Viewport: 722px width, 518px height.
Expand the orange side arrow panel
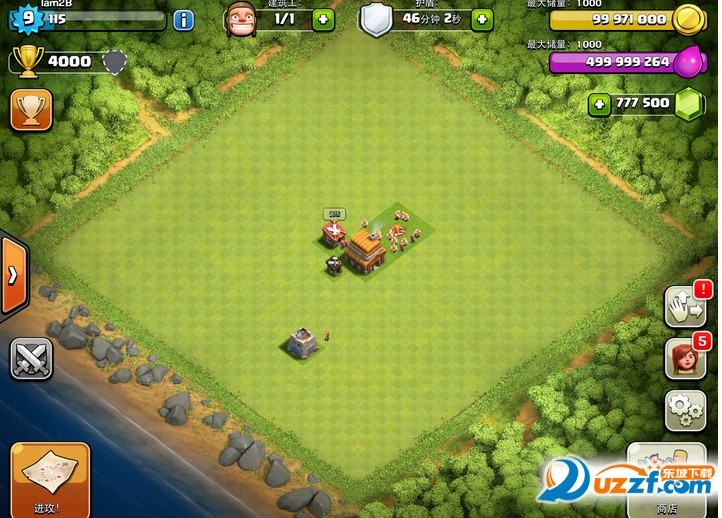pos(12,276)
